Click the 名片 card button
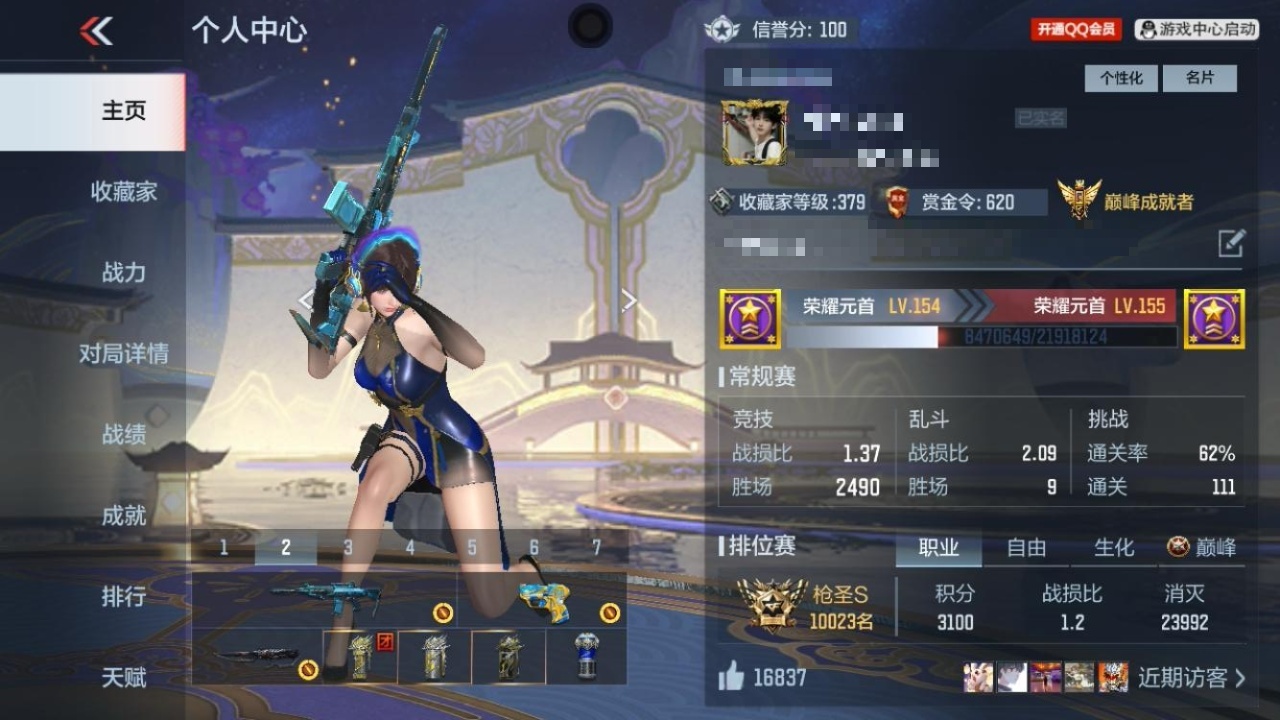The height and width of the screenshot is (720, 1280). point(1199,78)
